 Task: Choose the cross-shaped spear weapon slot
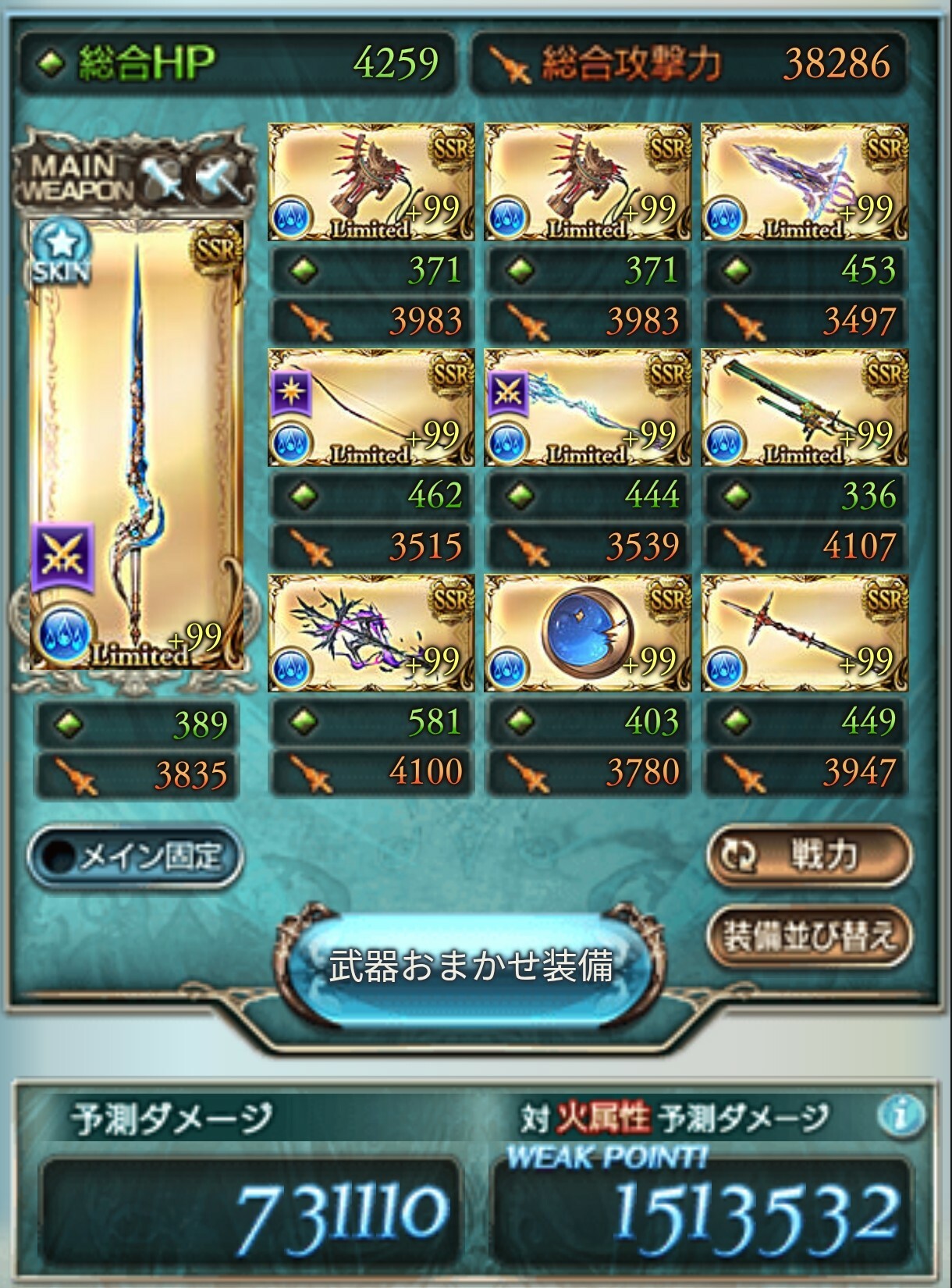(805, 633)
